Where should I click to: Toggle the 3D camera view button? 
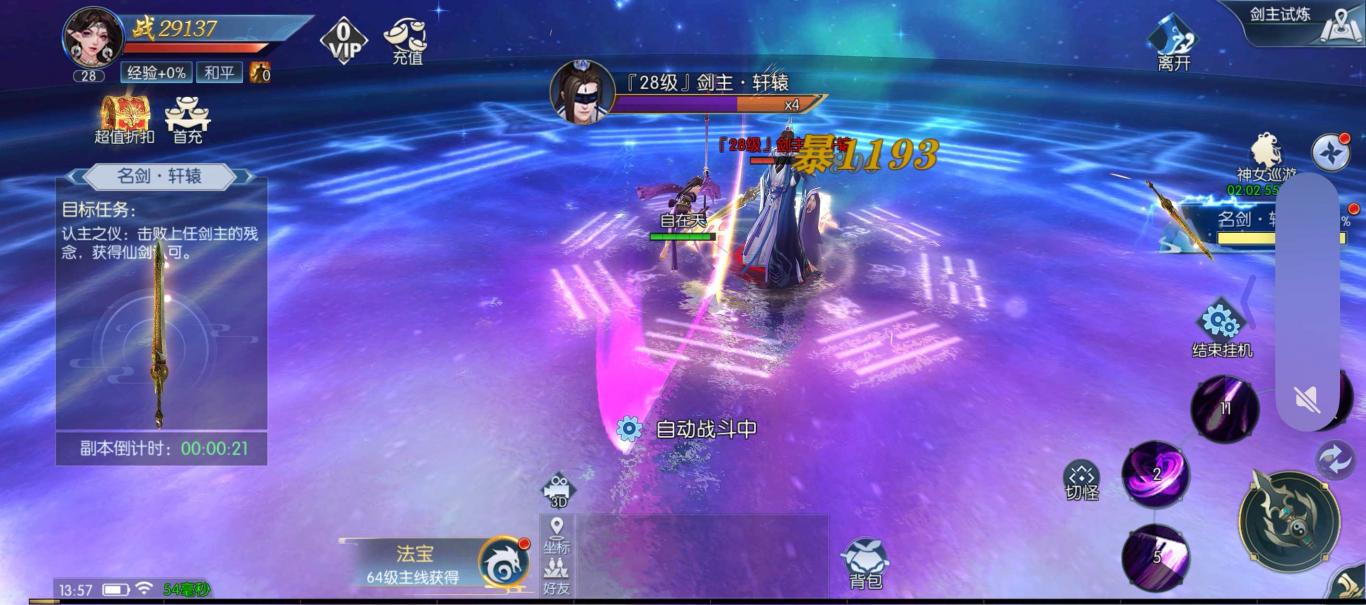(558, 490)
